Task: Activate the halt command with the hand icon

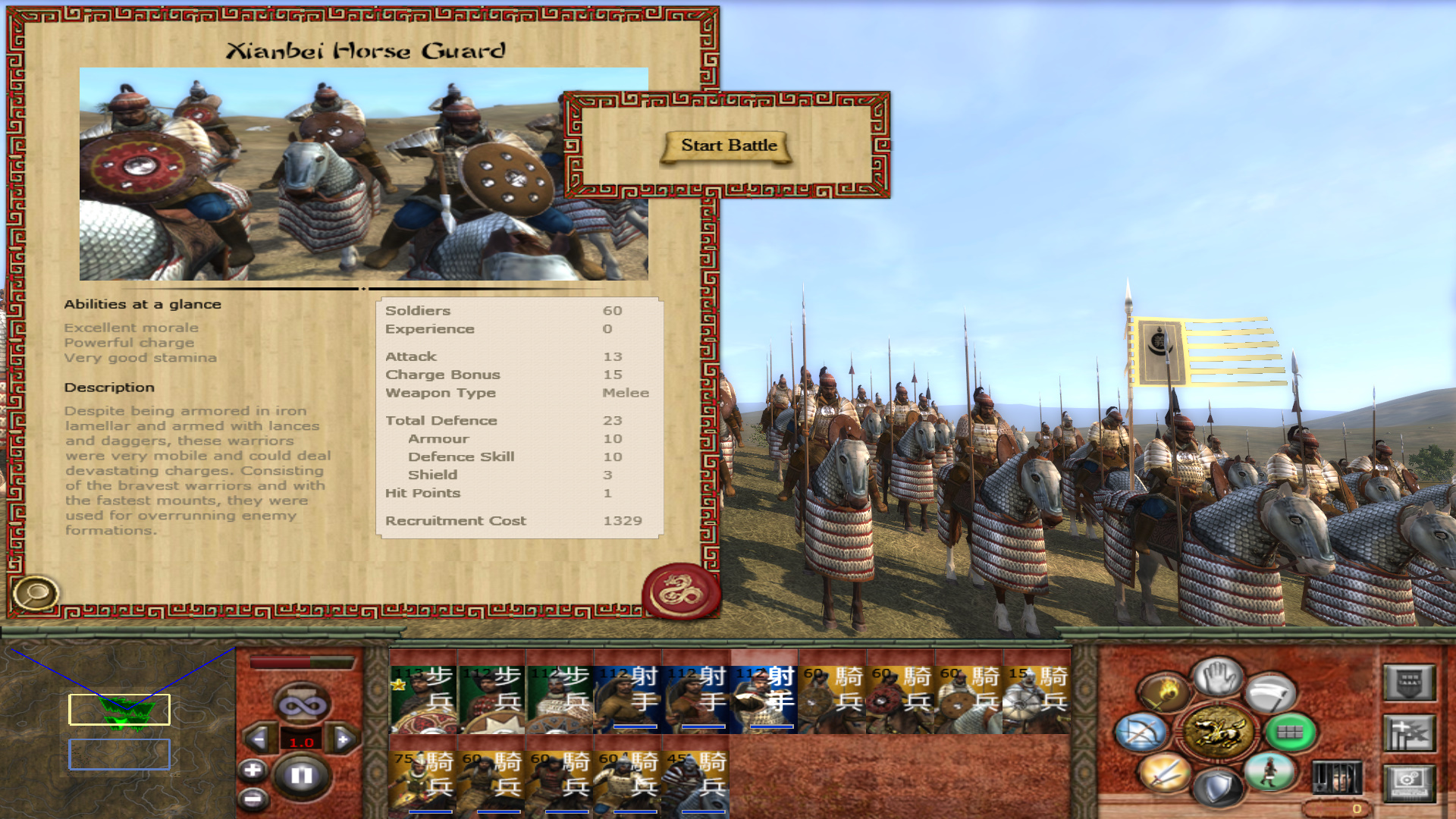Action: pyautogui.click(x=1217, y=675)
